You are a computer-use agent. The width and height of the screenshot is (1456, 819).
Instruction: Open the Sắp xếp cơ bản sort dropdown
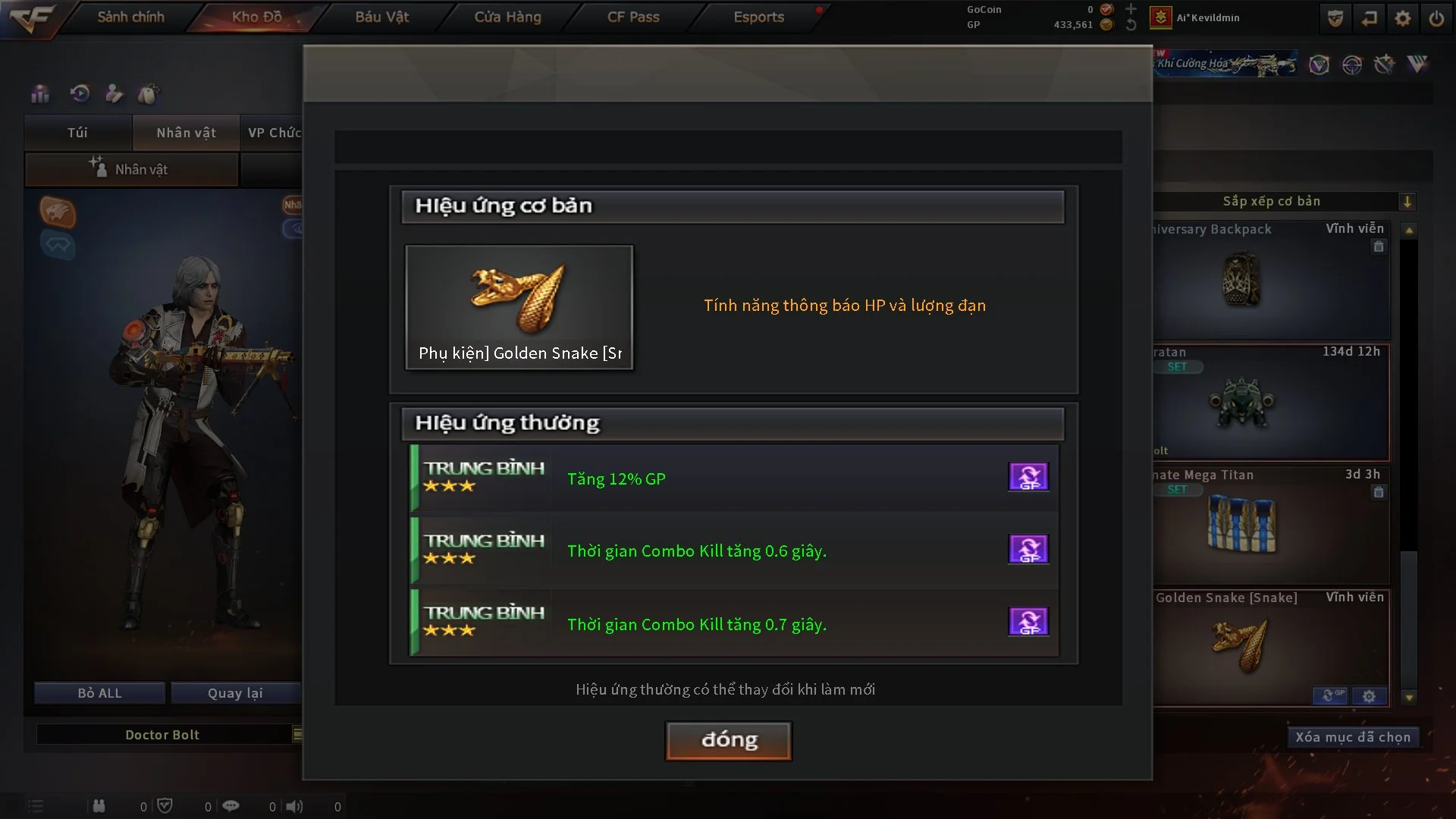(1407, 202)
